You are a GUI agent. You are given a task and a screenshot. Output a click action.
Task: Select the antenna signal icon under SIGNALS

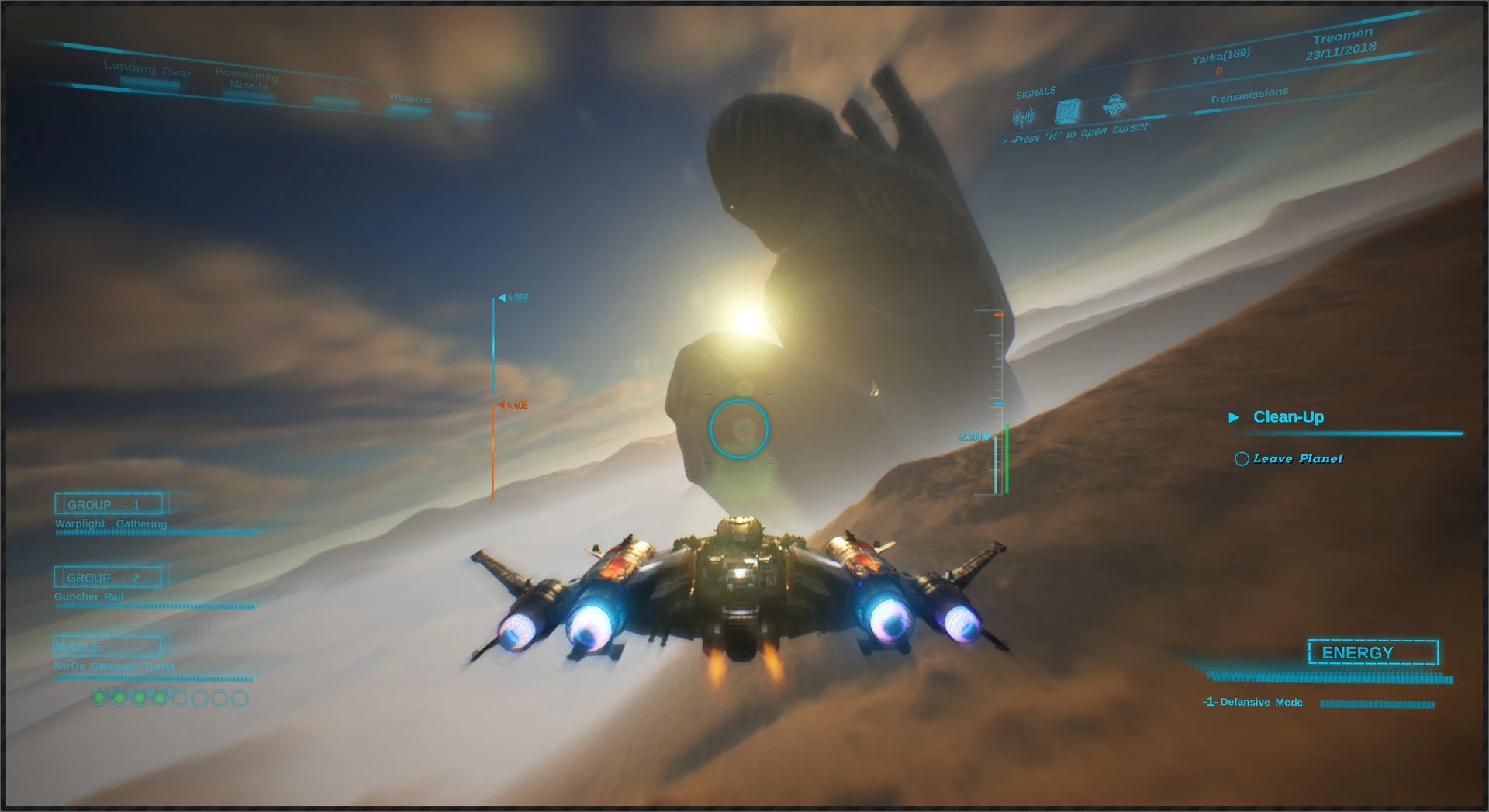click(x=1022, y=115)
